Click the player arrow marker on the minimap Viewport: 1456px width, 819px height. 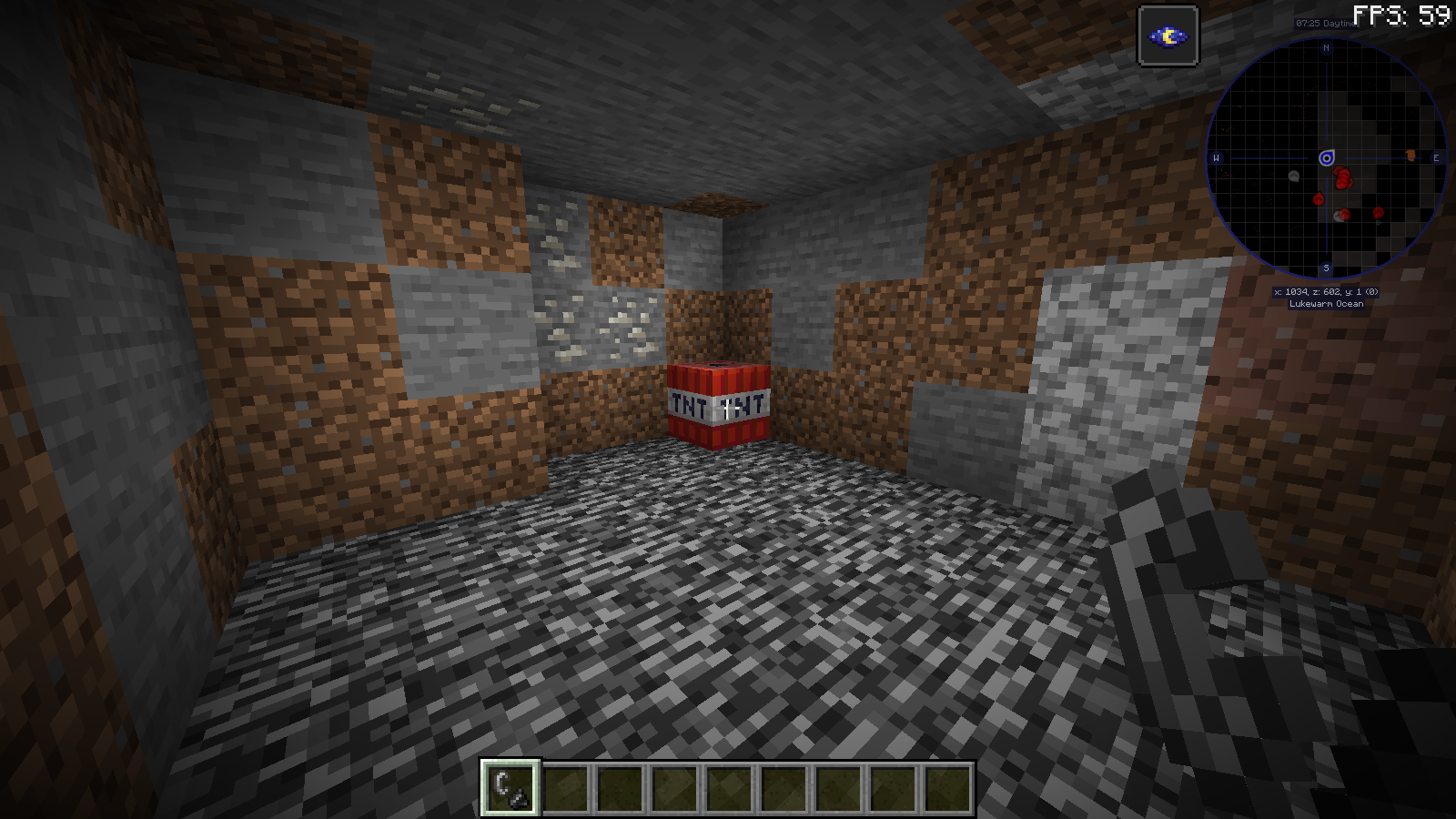pyautogui.click(x=1327, y=158)
